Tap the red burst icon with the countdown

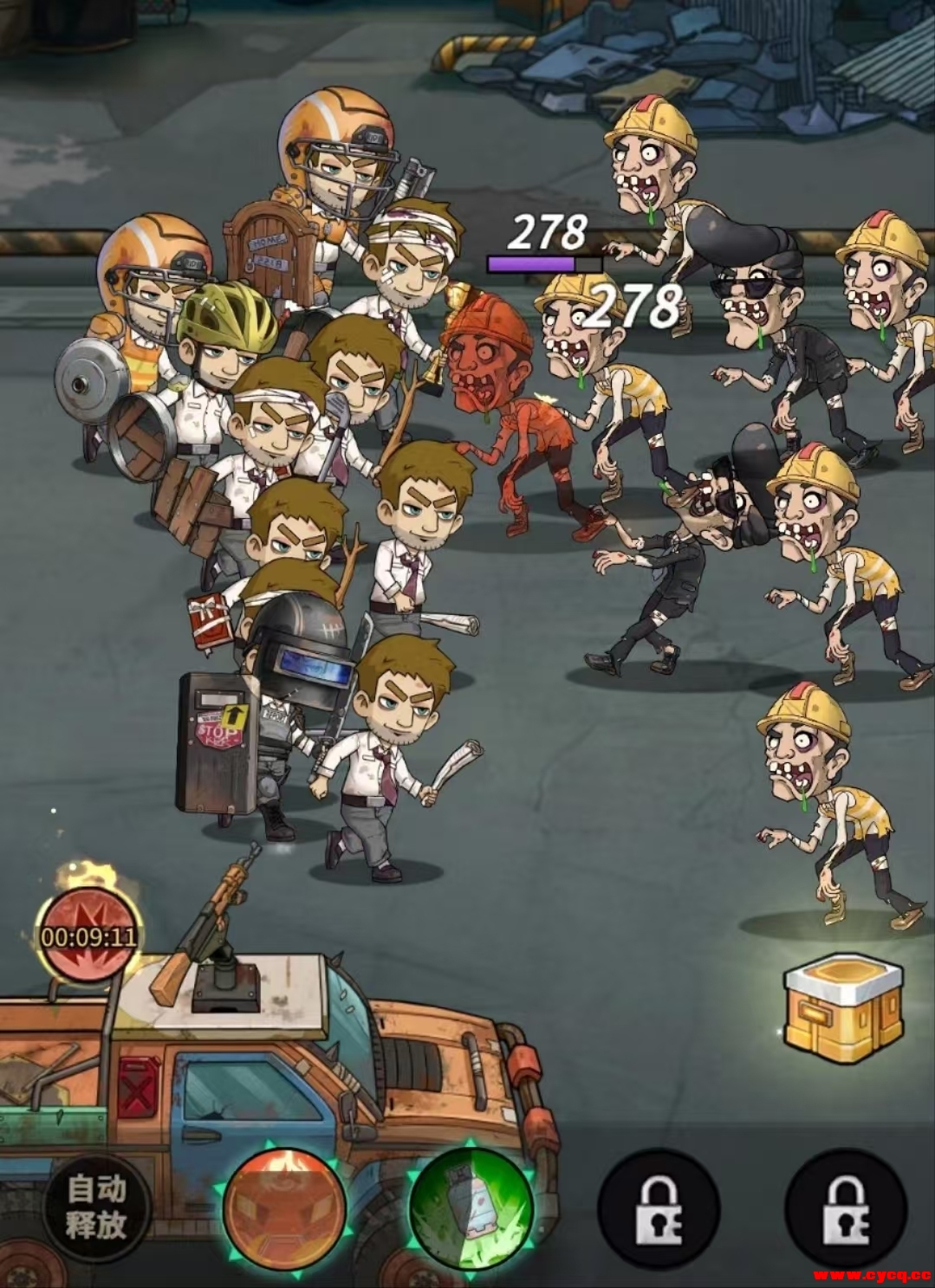click(x=88, y=934)
